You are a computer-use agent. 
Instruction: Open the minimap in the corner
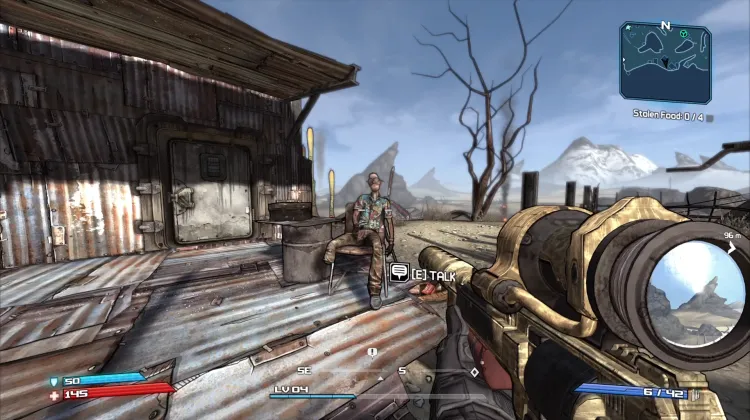tap(665, 62)
